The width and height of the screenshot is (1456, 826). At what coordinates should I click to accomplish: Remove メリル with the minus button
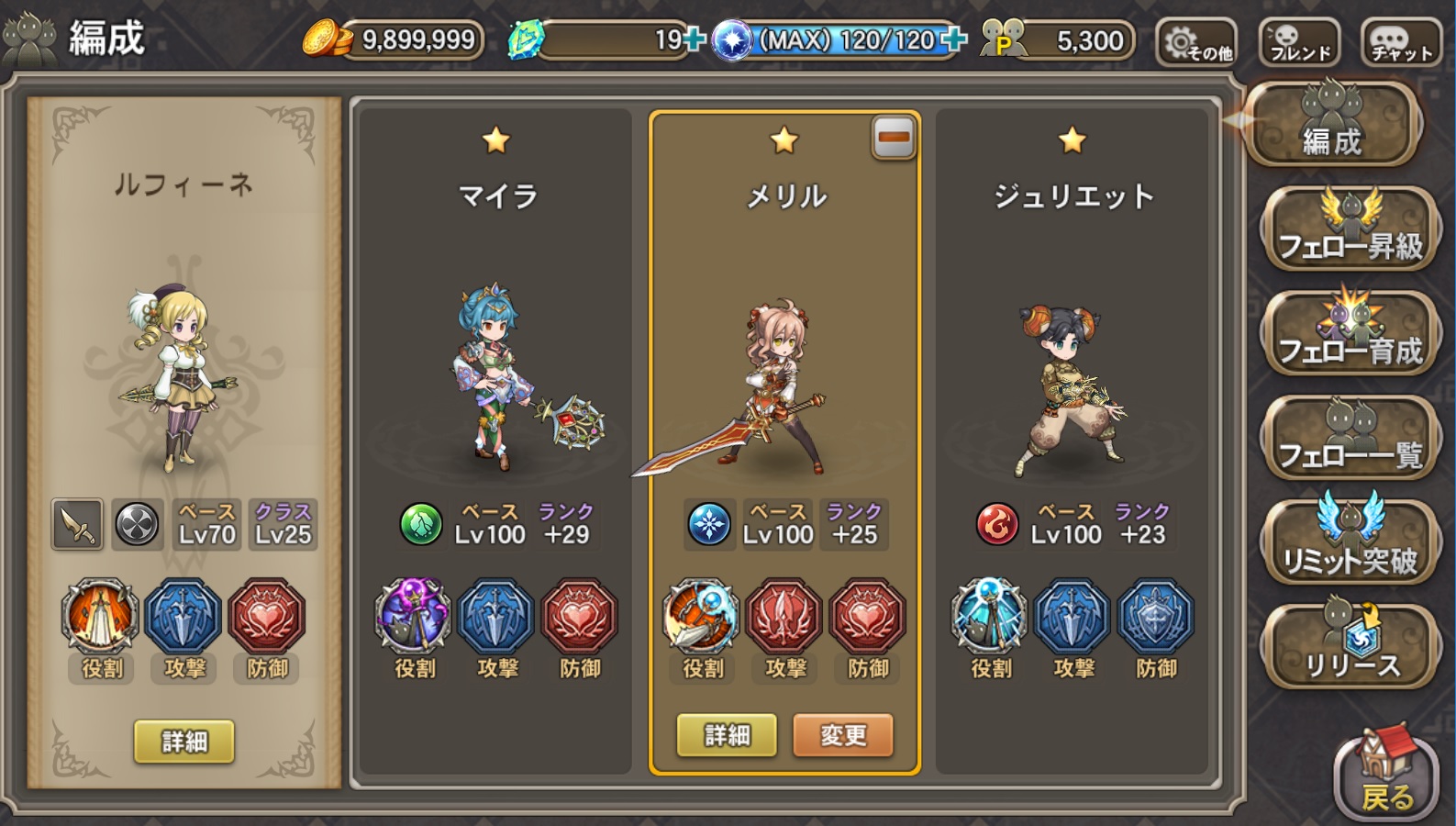pos(894,139)
